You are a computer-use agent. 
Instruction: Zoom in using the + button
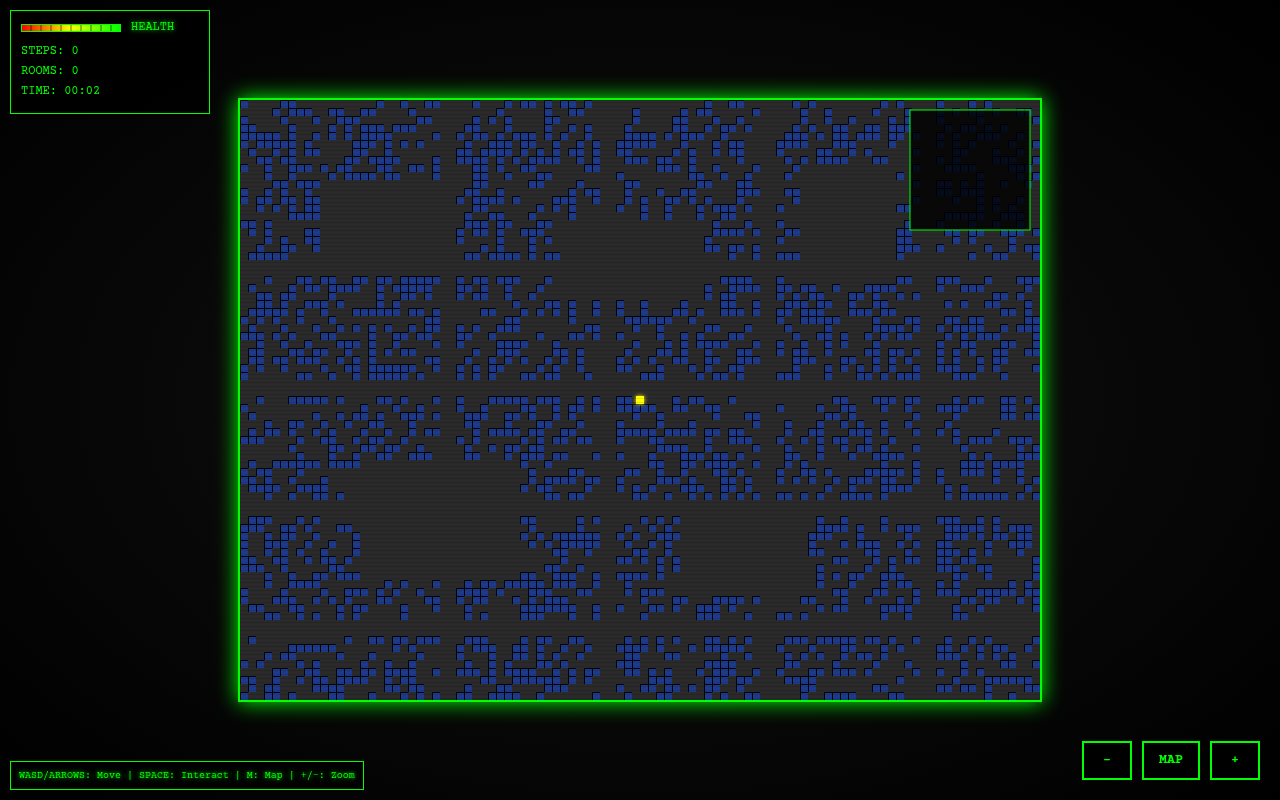tap(1234, 760)
